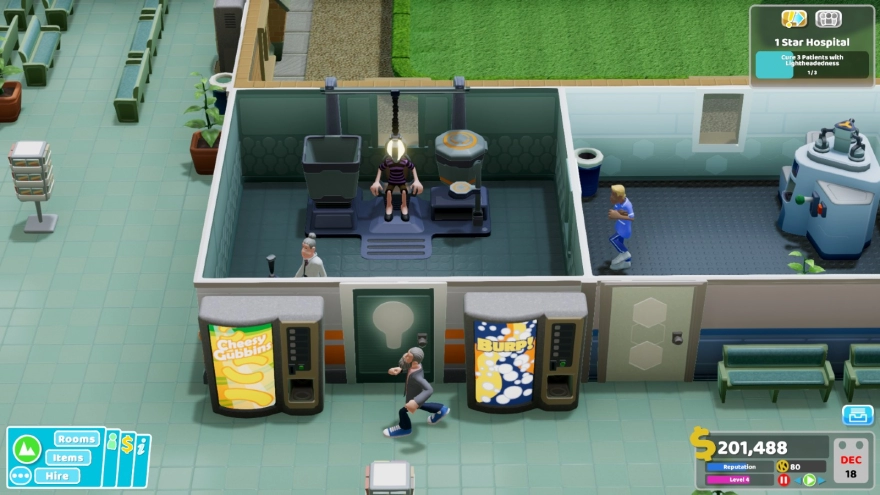The width and height of the screenshot is (880, 495).
Task: Pause the game with the red pause button
Action: [783, 480]
